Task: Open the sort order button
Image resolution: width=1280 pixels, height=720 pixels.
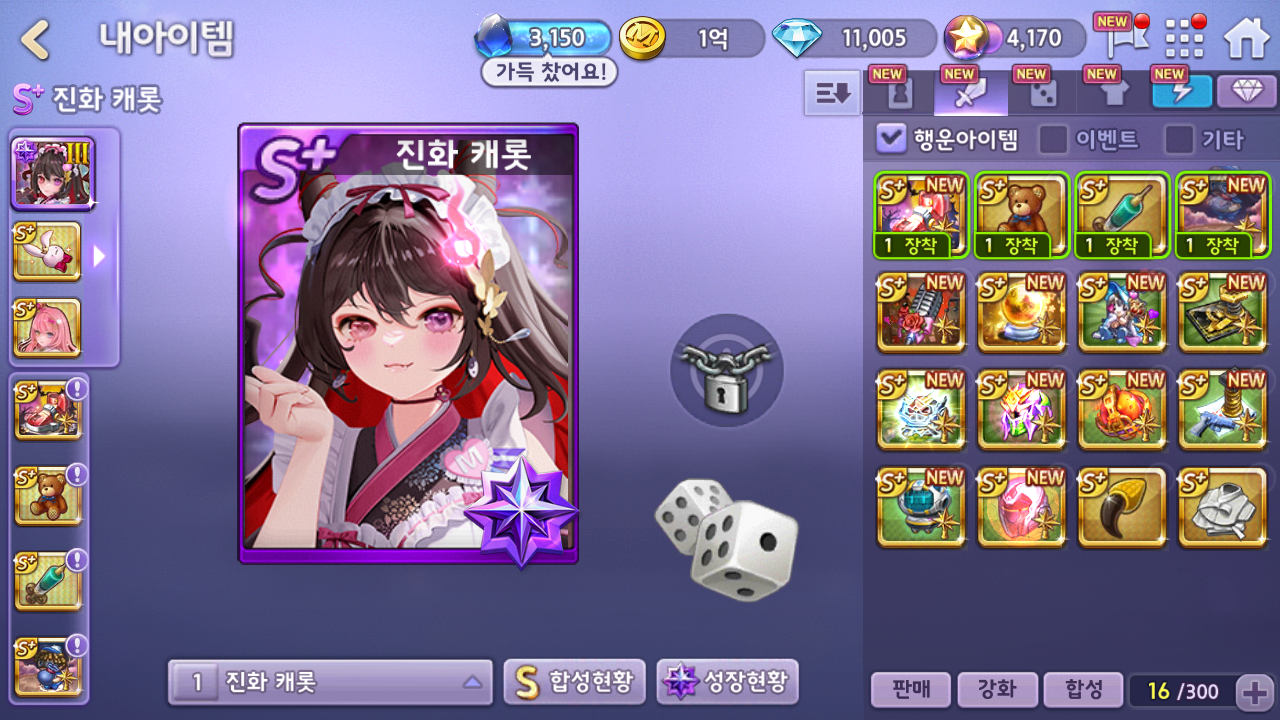Action: point(832,93)
